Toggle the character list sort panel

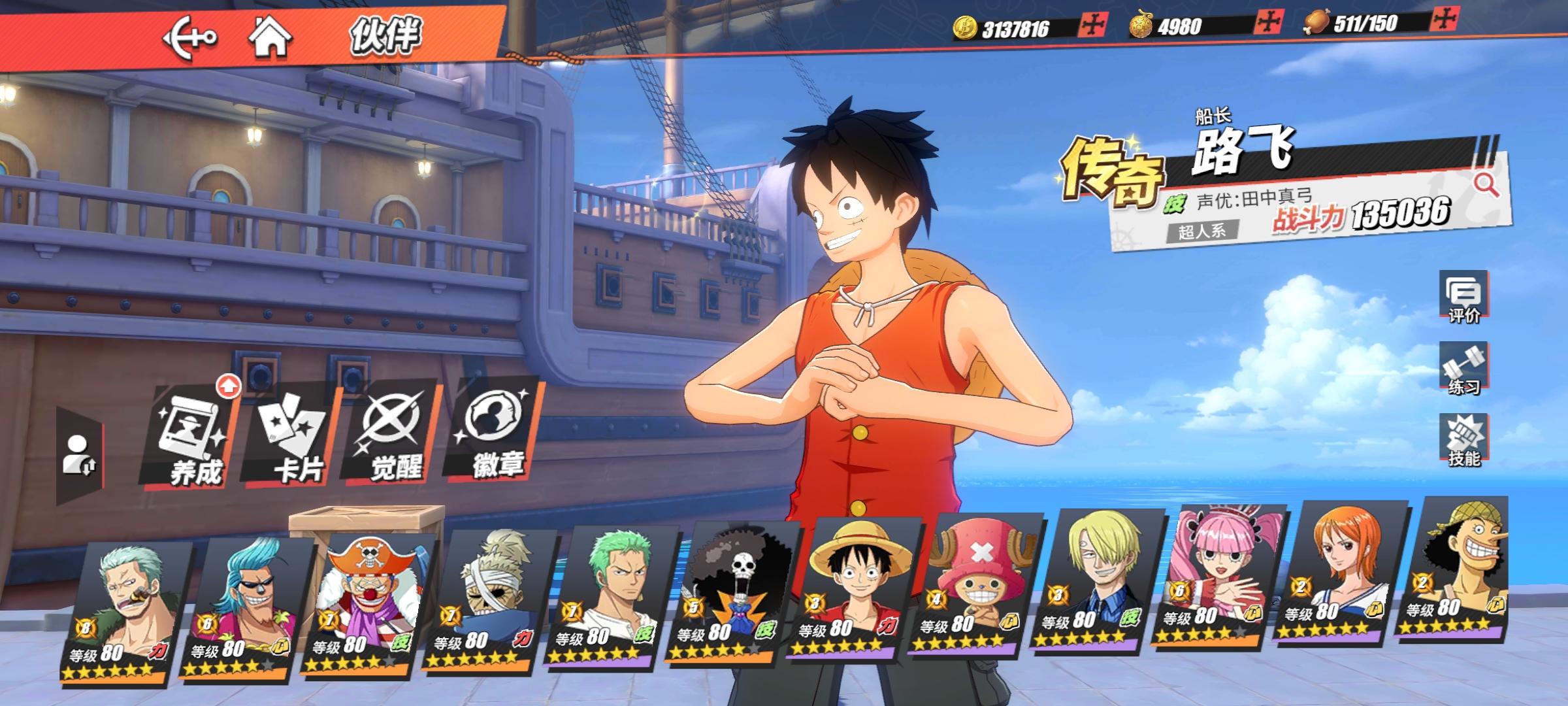click(80, 455)
